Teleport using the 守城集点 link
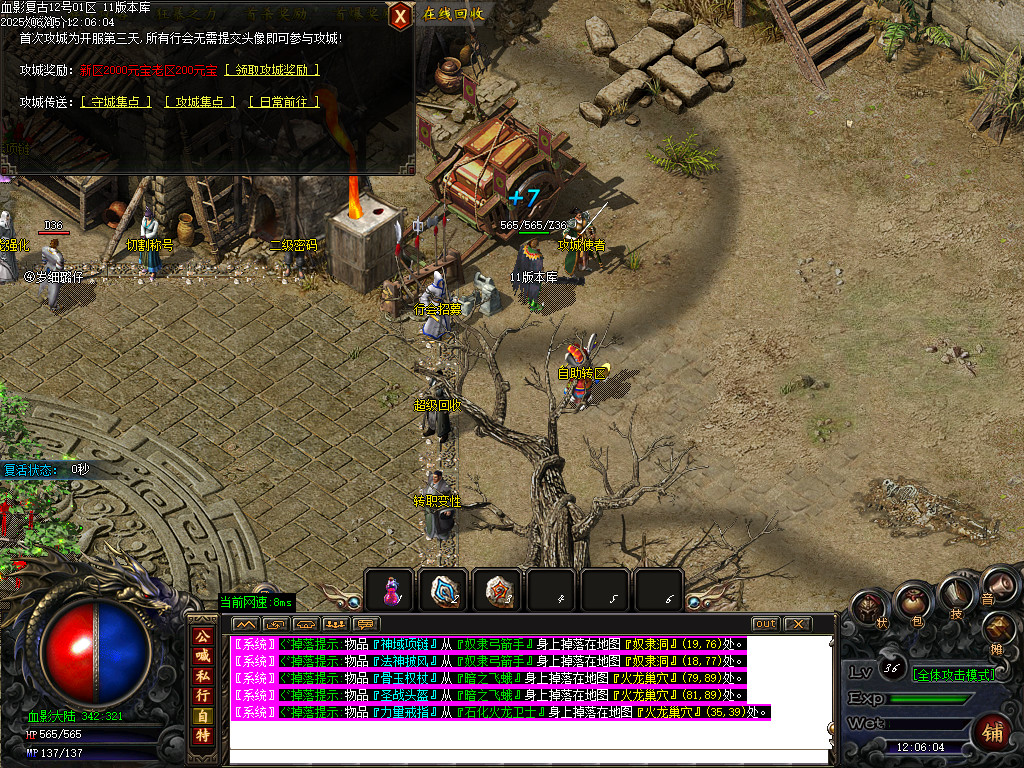The width and height of the screenshot is (1024, 768). click(x=116, y=102)
